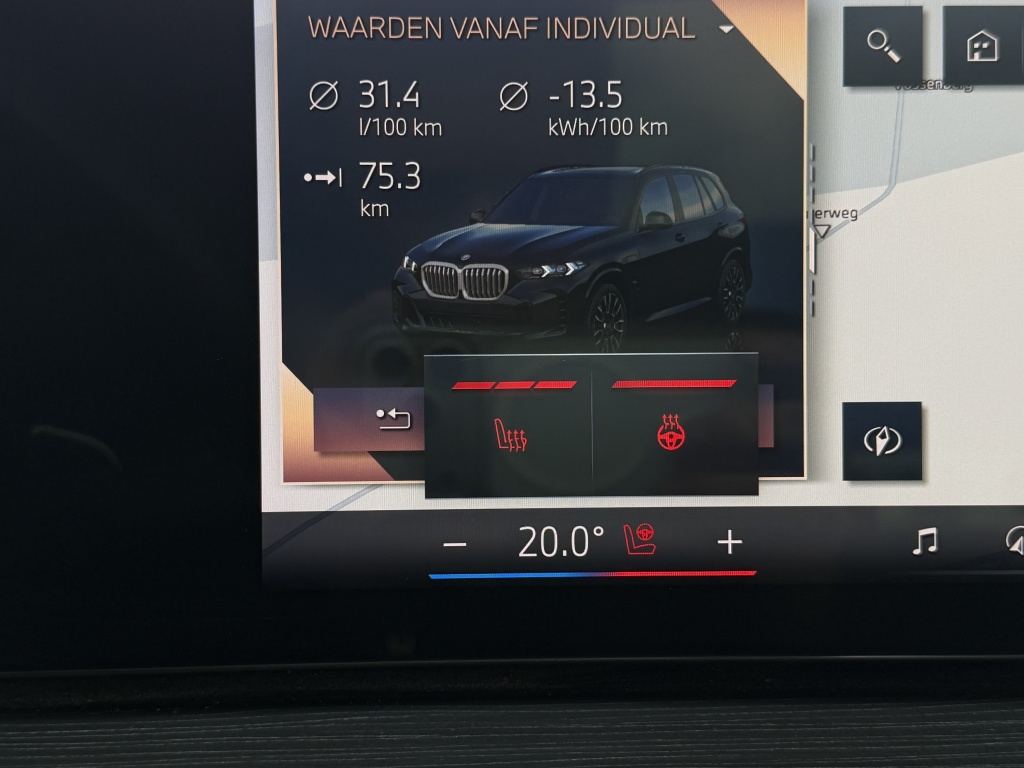Tap the compass map view button

[881, 441]
